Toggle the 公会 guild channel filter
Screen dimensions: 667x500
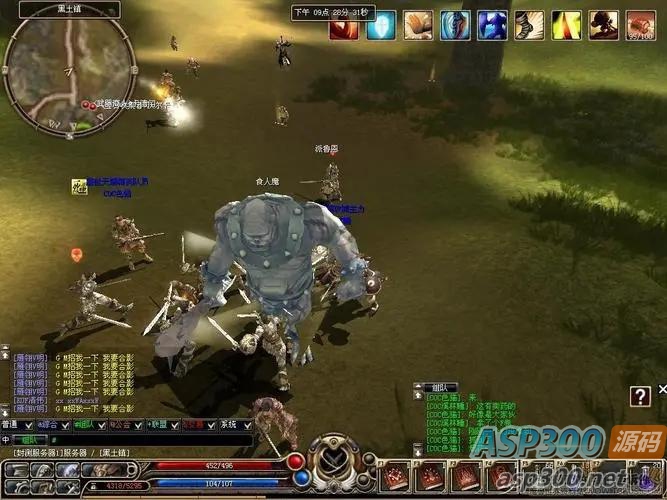pyautogui.click(x=125, y=425)
